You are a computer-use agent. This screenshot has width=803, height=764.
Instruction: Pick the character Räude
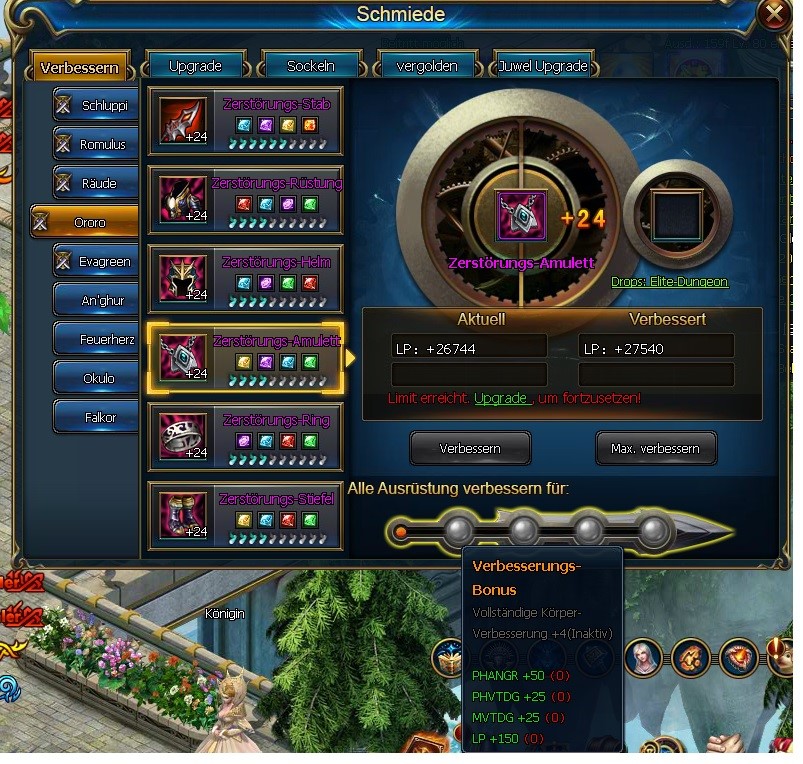click(x=95, y=183)
